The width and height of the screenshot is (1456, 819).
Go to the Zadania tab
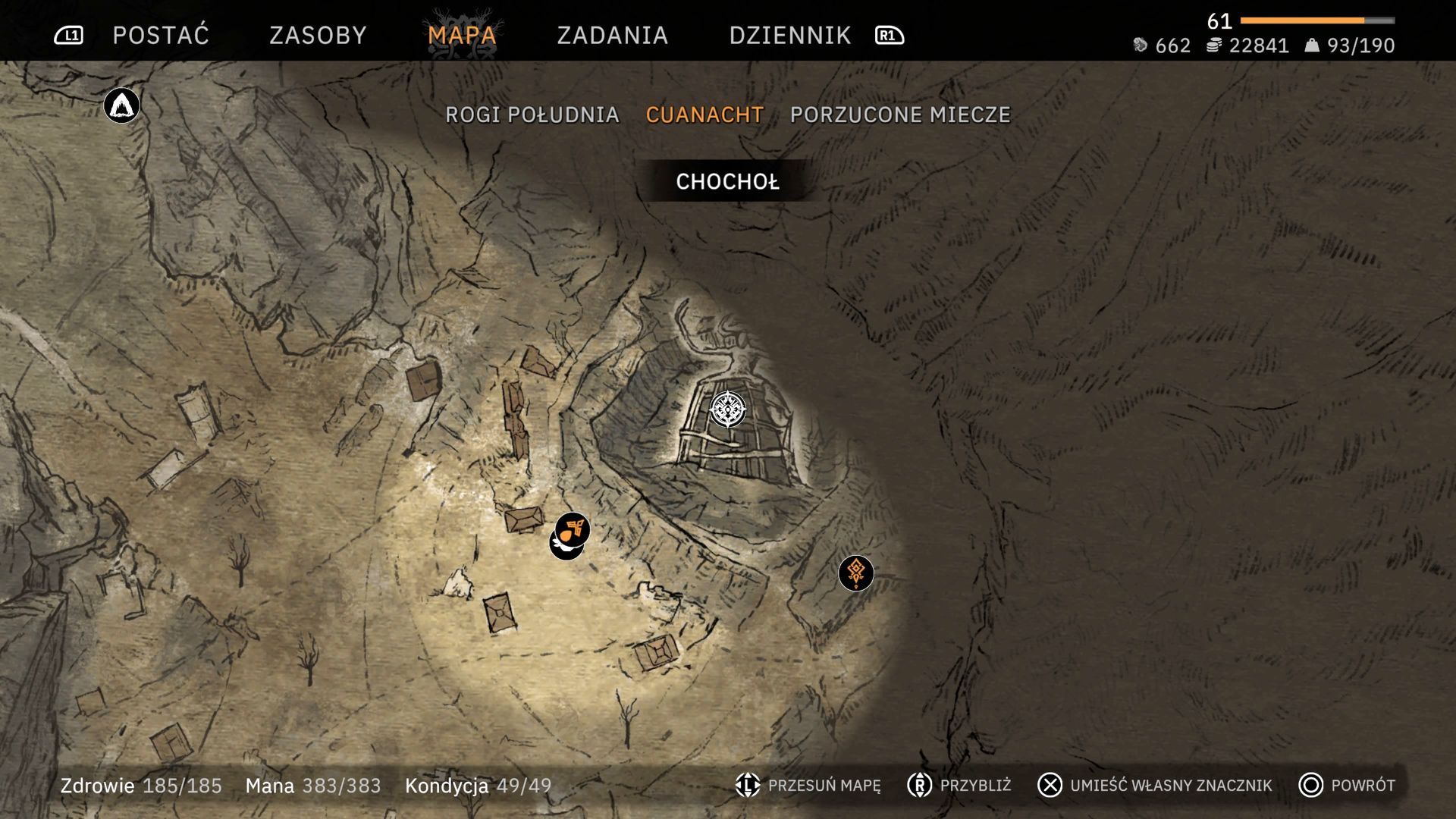[612, 35]
